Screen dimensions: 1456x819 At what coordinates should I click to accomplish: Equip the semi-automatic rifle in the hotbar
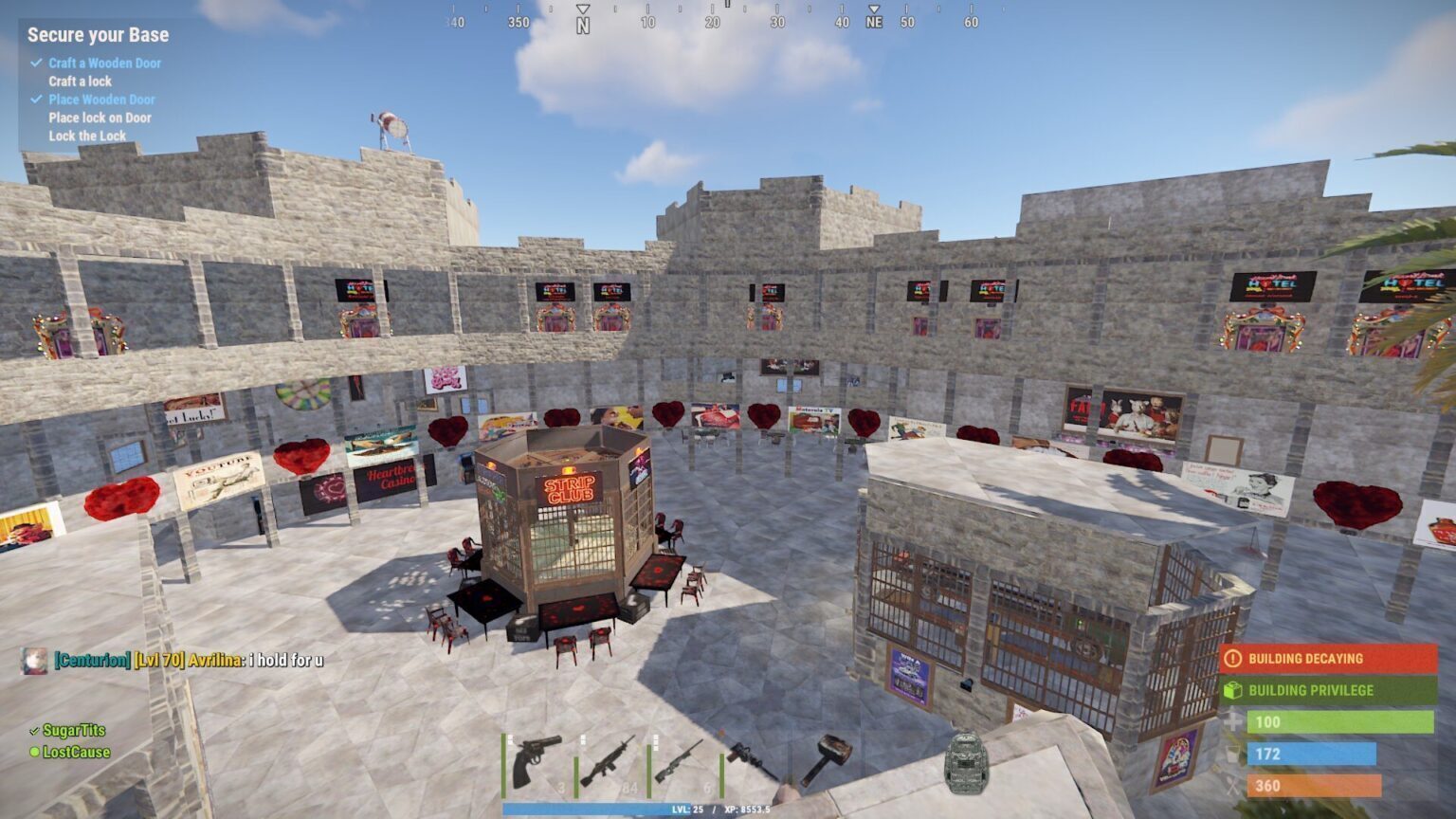click(x=608, y=761)
